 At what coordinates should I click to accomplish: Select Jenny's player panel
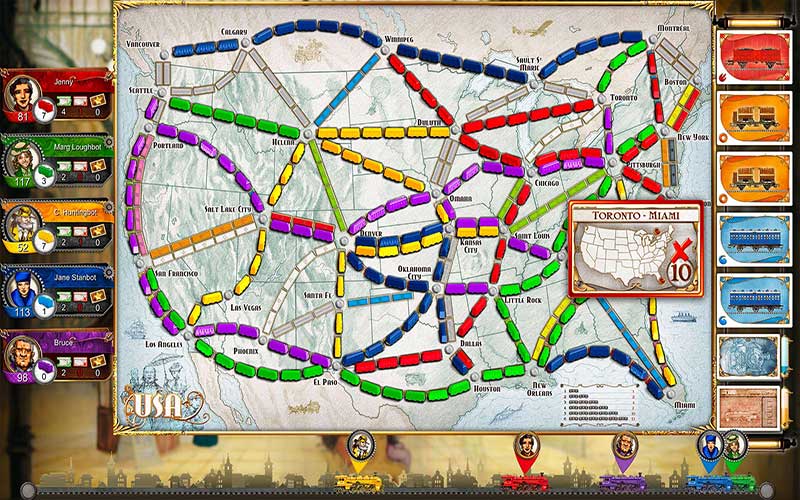(x=57, y=95)
